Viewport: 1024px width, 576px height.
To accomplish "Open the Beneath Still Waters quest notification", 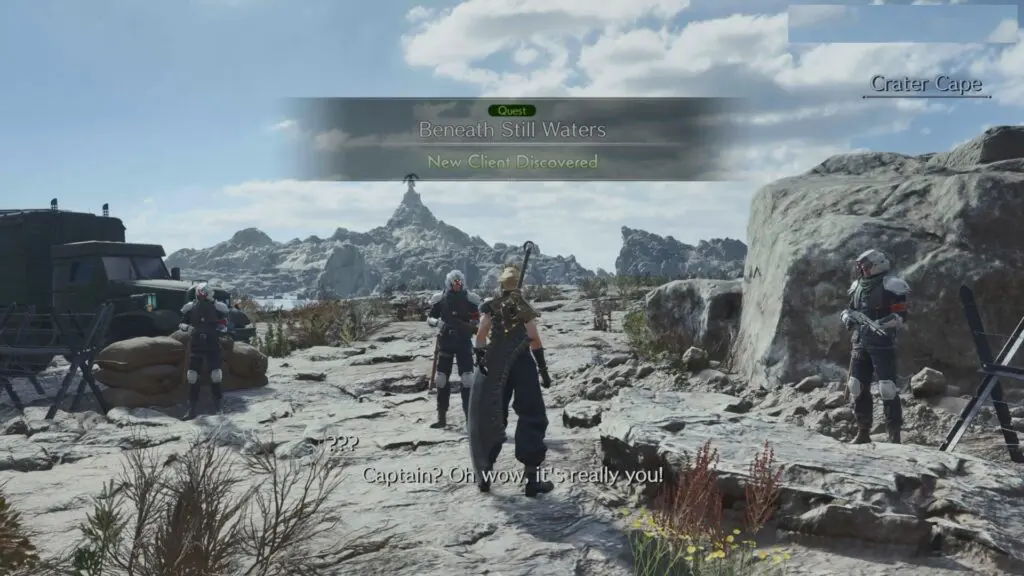I will (512, 131).
